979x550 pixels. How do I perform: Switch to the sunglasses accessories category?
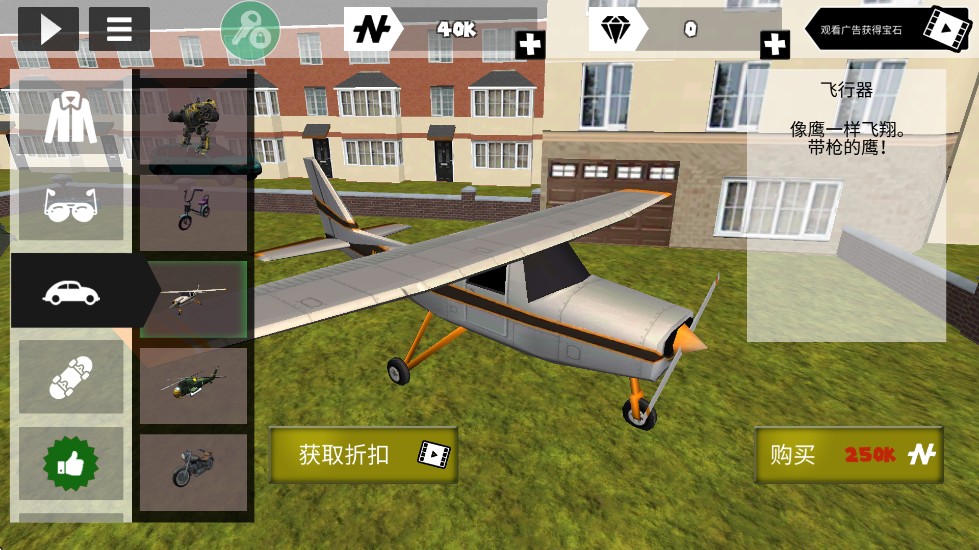click(70, 204)
